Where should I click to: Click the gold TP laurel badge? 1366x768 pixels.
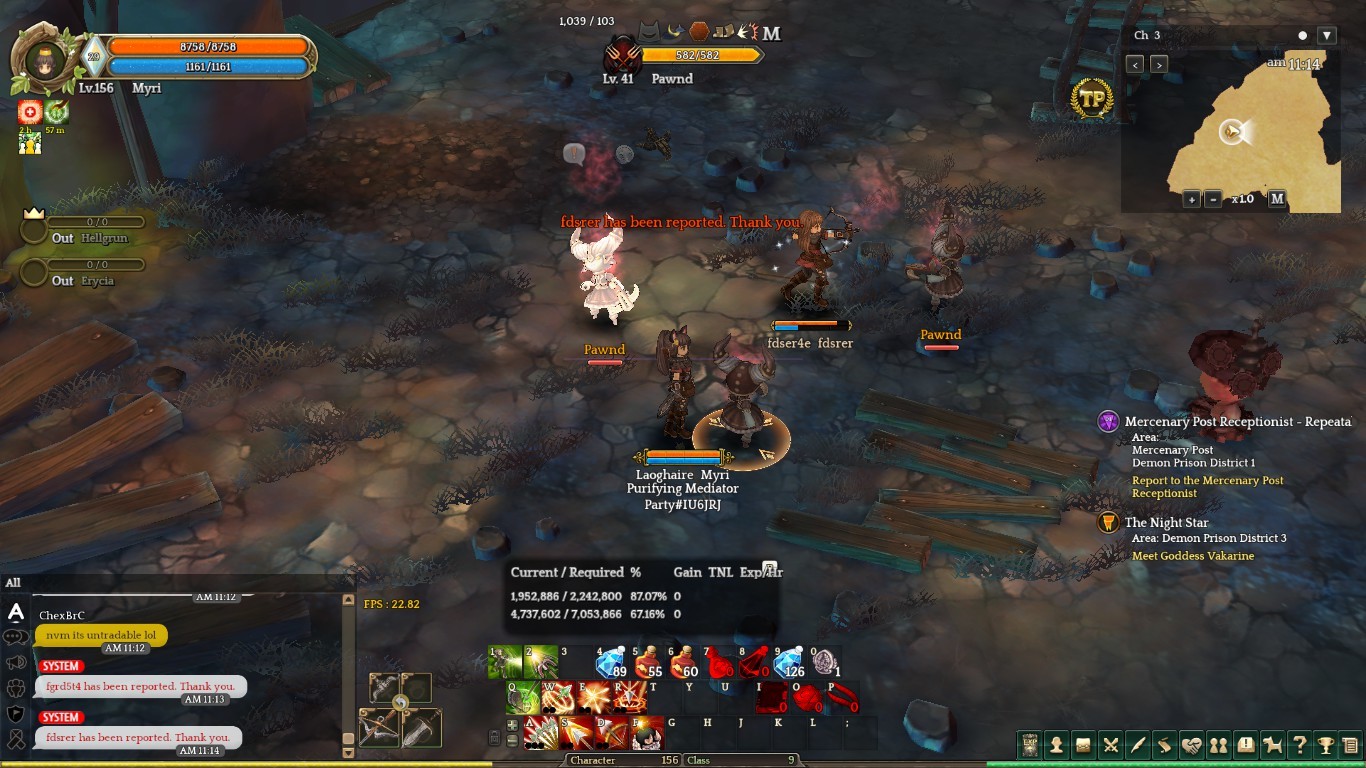click(1091, 100)
